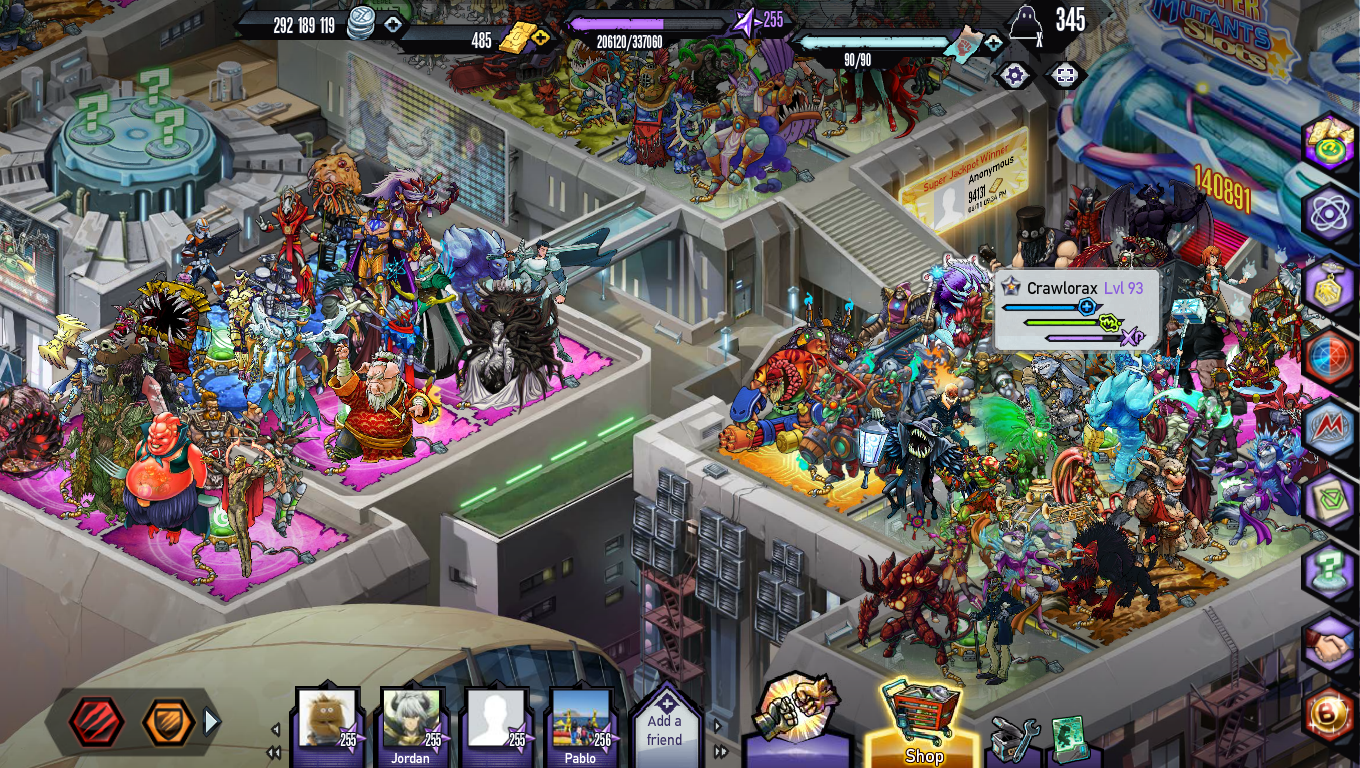Expand the boosts panel arrow
The width and height of the screenshot is (1360, 768).
211,721
